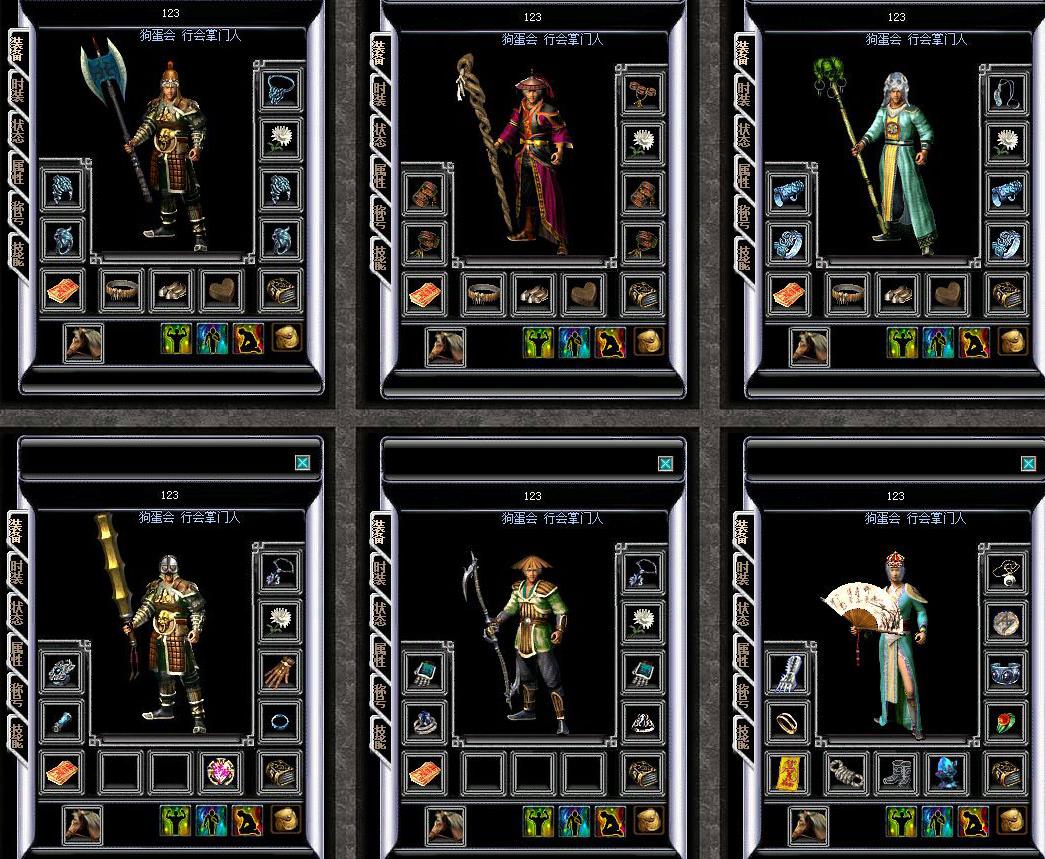Select the silver gauntlet slot beside the fan lady
The height and width of the screenshot is (859, 1045).
tap(788, 671)
